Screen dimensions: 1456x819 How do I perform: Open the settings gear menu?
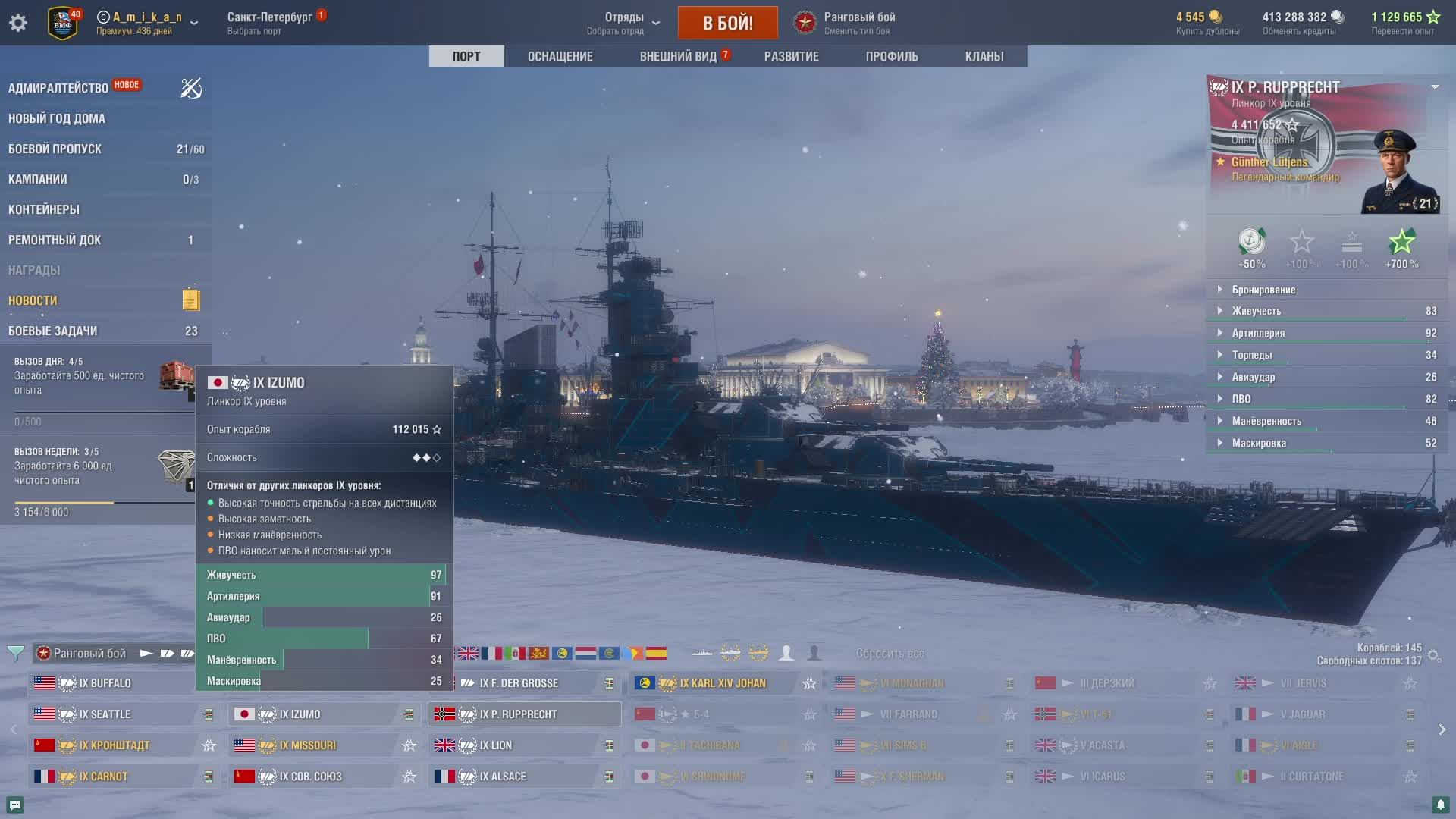coord(18,23)
